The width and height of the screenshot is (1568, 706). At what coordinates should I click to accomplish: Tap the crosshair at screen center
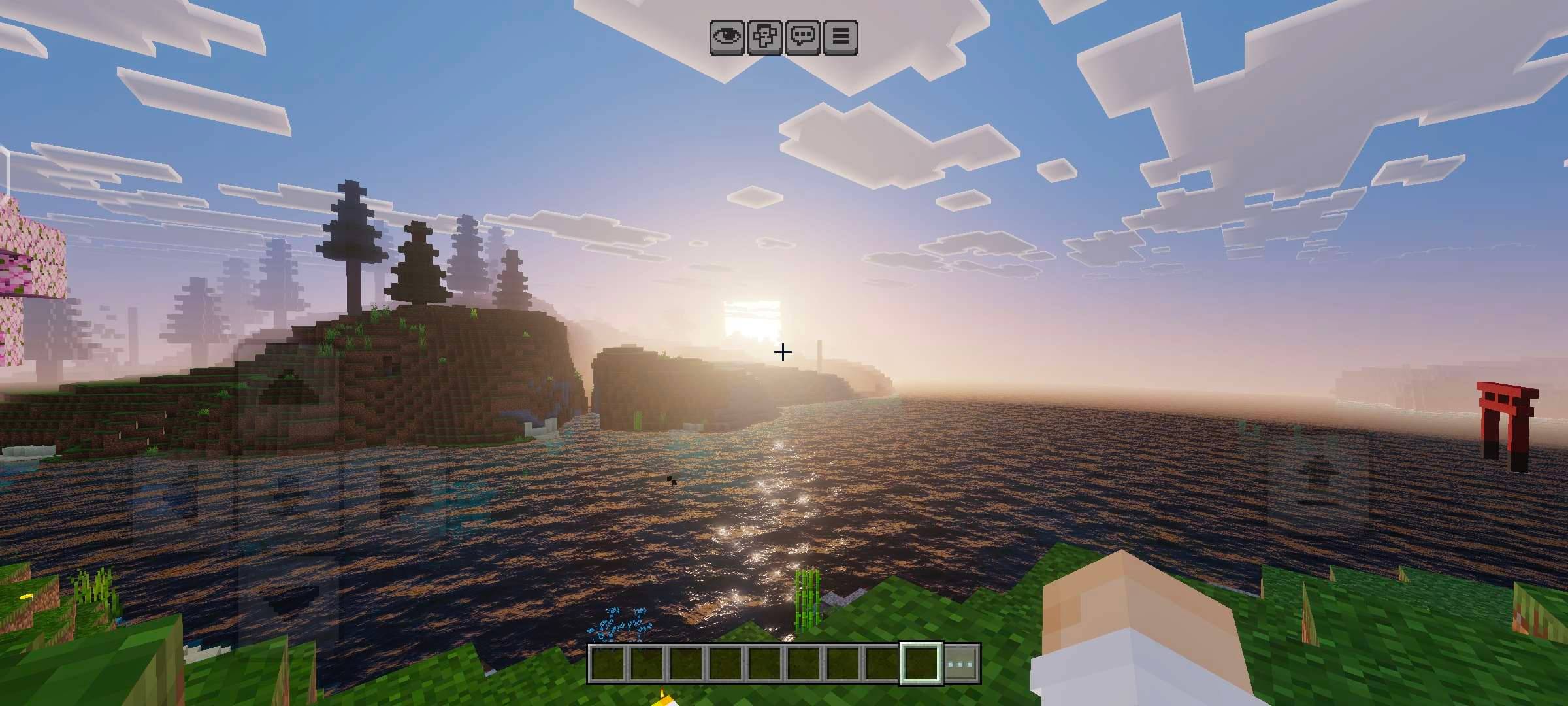781,352
